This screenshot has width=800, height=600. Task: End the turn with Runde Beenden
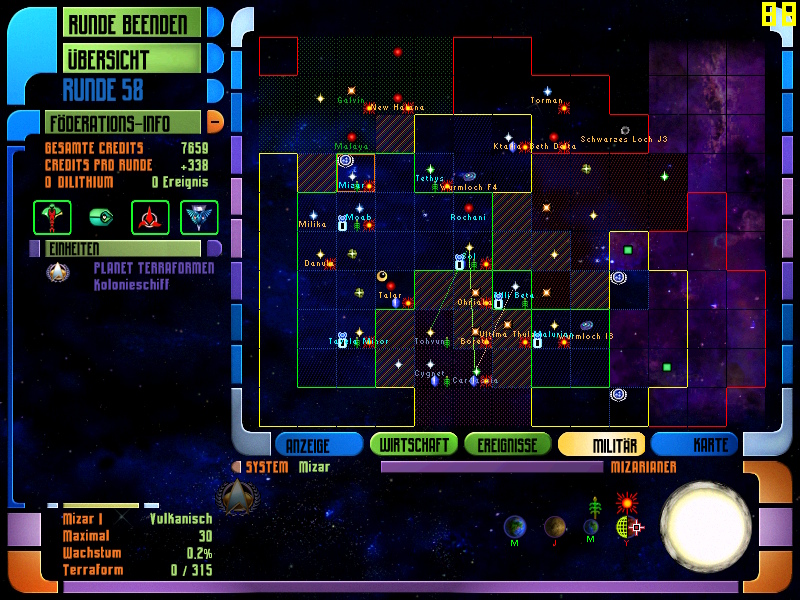132,23
